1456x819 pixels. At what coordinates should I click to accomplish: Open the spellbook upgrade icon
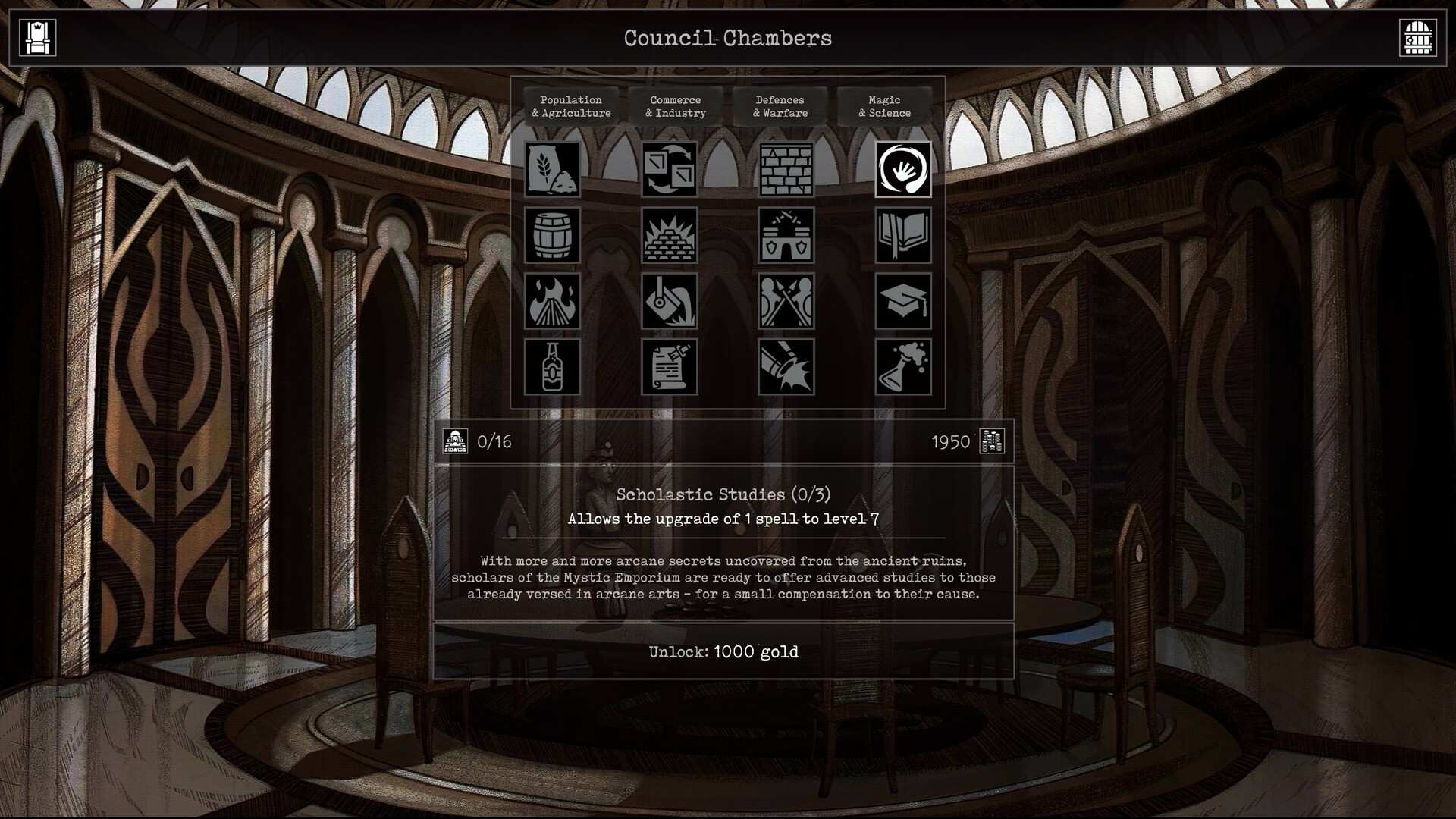point(902,235)
